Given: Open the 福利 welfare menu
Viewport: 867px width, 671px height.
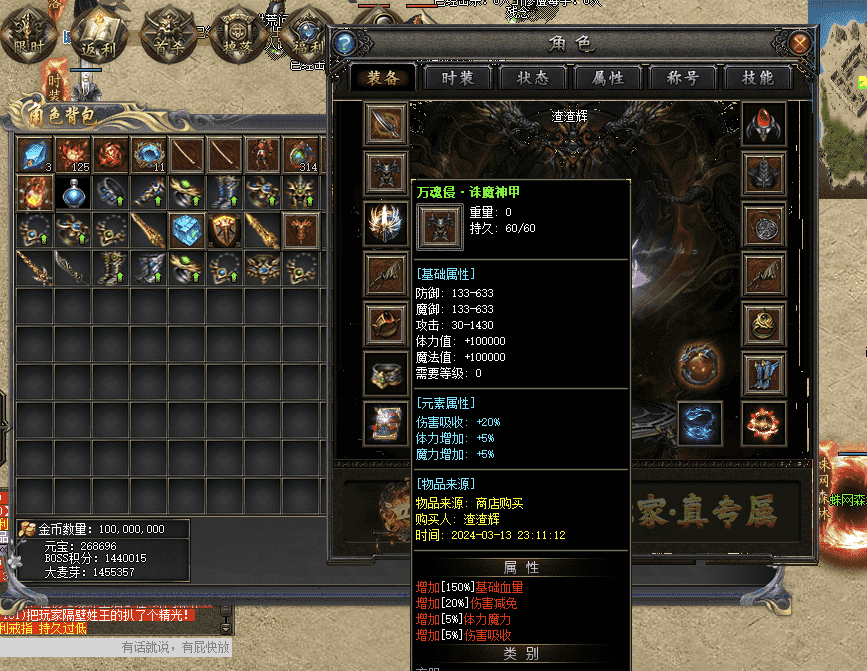Looking at the screenshot, I should (304, 36).
